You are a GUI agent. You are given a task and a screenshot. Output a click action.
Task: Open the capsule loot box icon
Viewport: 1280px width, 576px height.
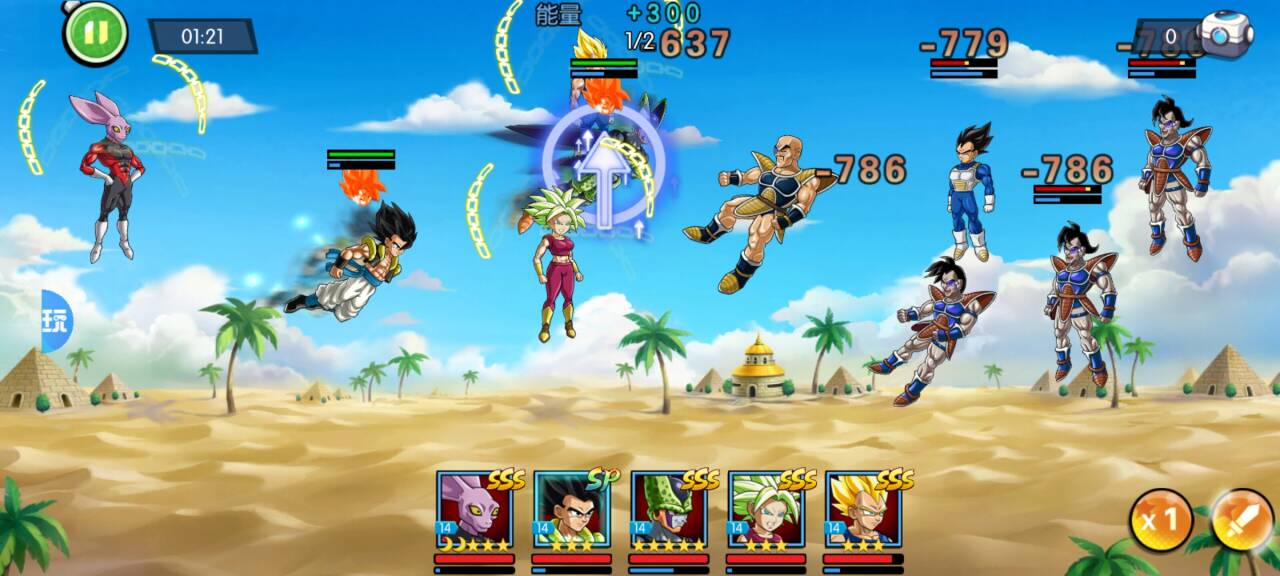1226,36
